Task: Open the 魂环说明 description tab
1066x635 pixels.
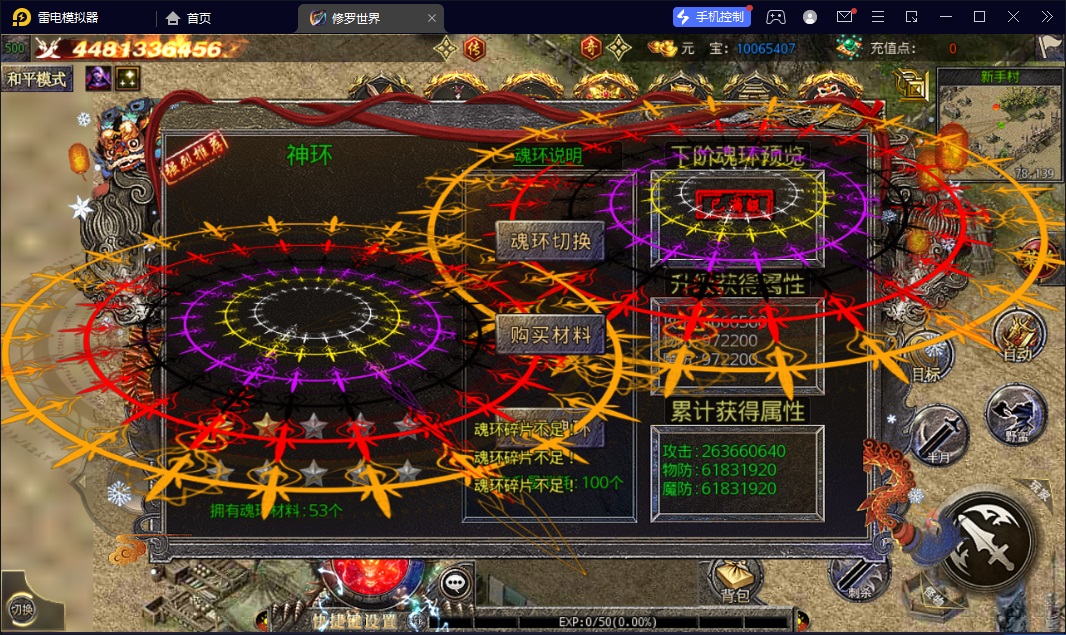Action: [548, 156]
